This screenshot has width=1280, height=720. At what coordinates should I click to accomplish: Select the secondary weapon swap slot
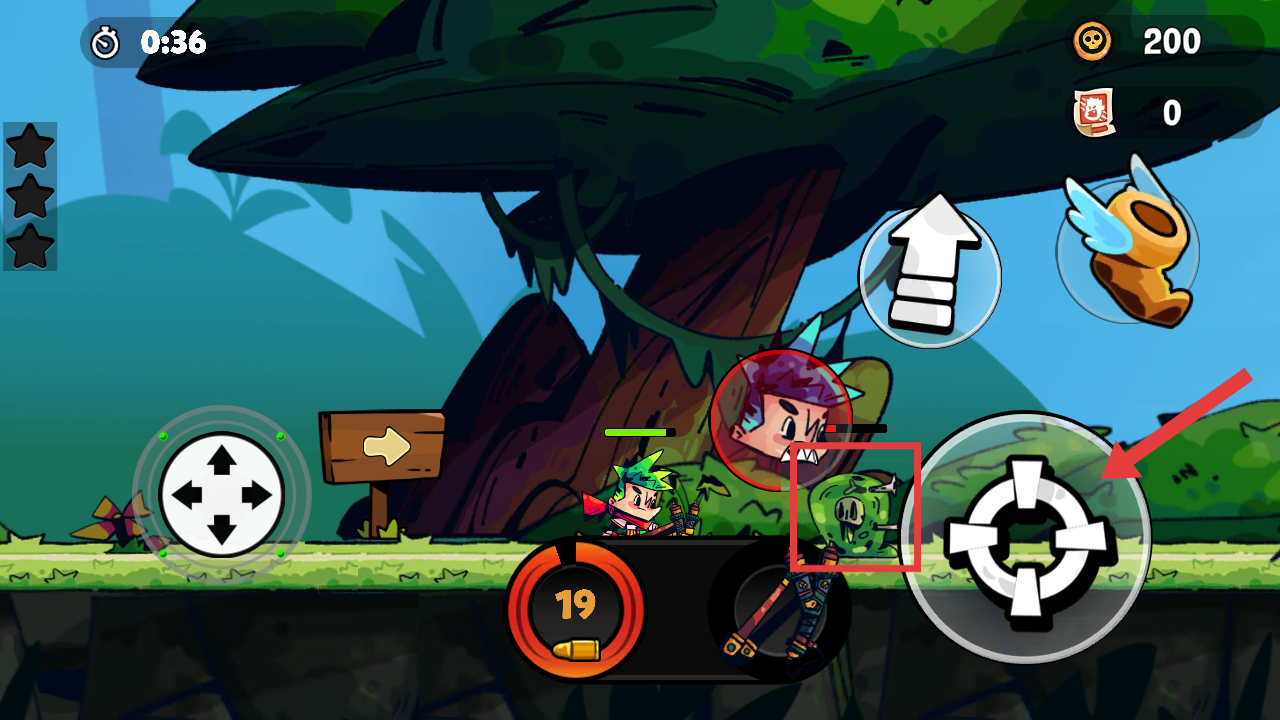coord(778,612)
